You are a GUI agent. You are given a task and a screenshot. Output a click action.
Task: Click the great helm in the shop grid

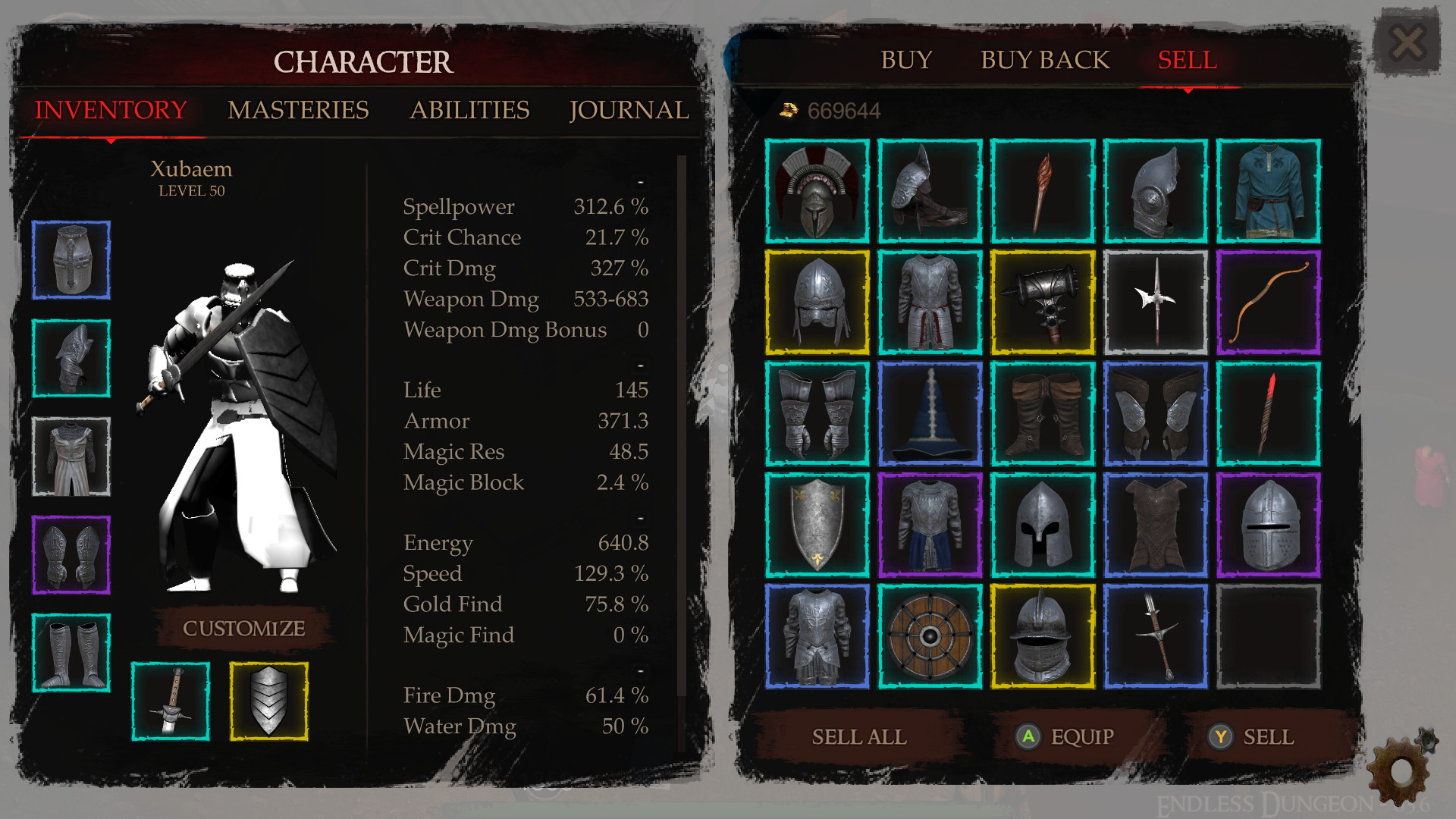tap(1269, 524)
